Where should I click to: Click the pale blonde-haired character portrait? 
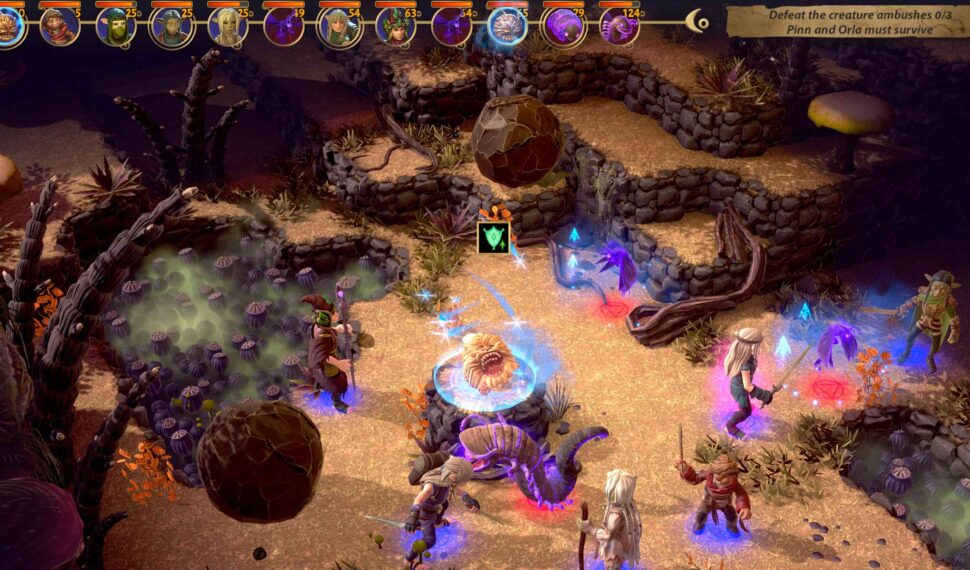coord(228,26)
